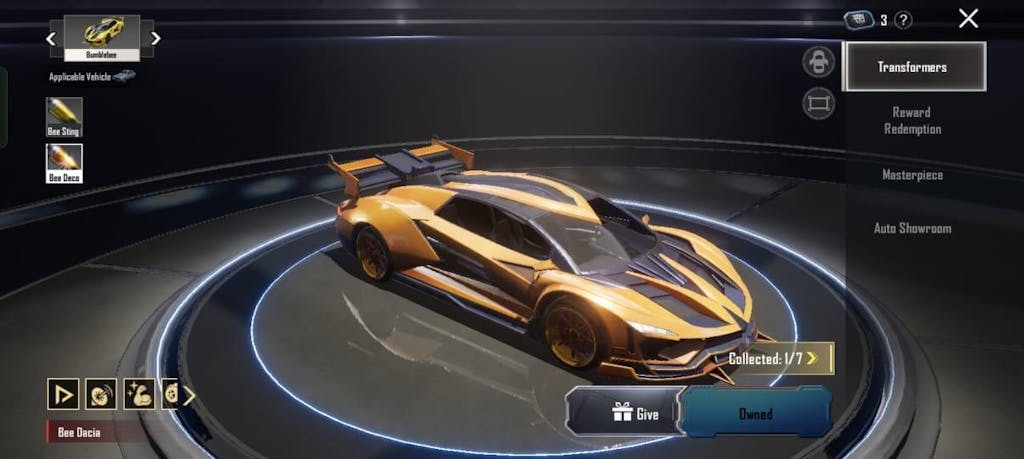
Task: Expand the feature icons with the arrow
Action: click(189, 394)
